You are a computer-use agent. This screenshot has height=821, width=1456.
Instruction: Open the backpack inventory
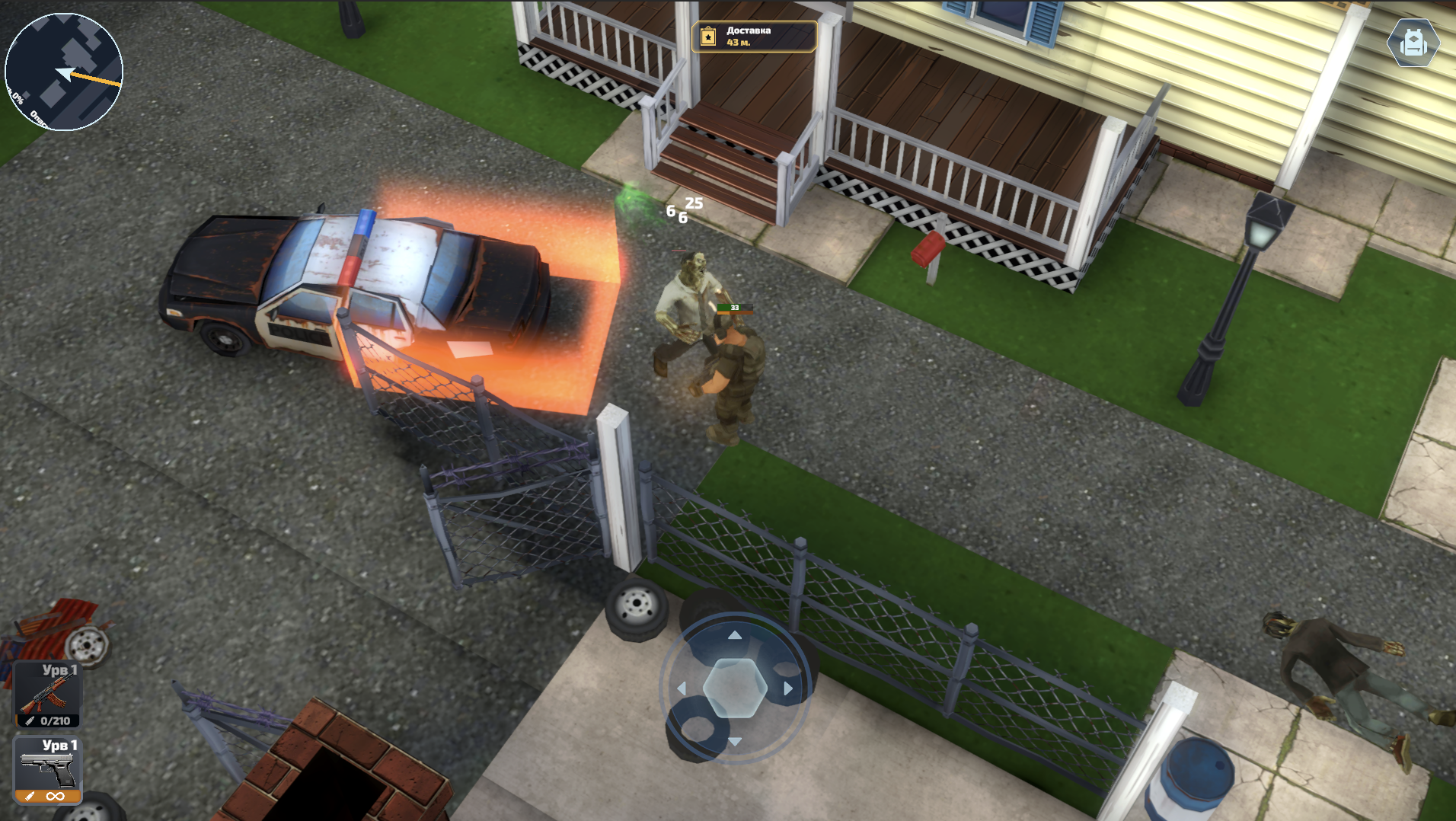click(x=1414, y=43)
